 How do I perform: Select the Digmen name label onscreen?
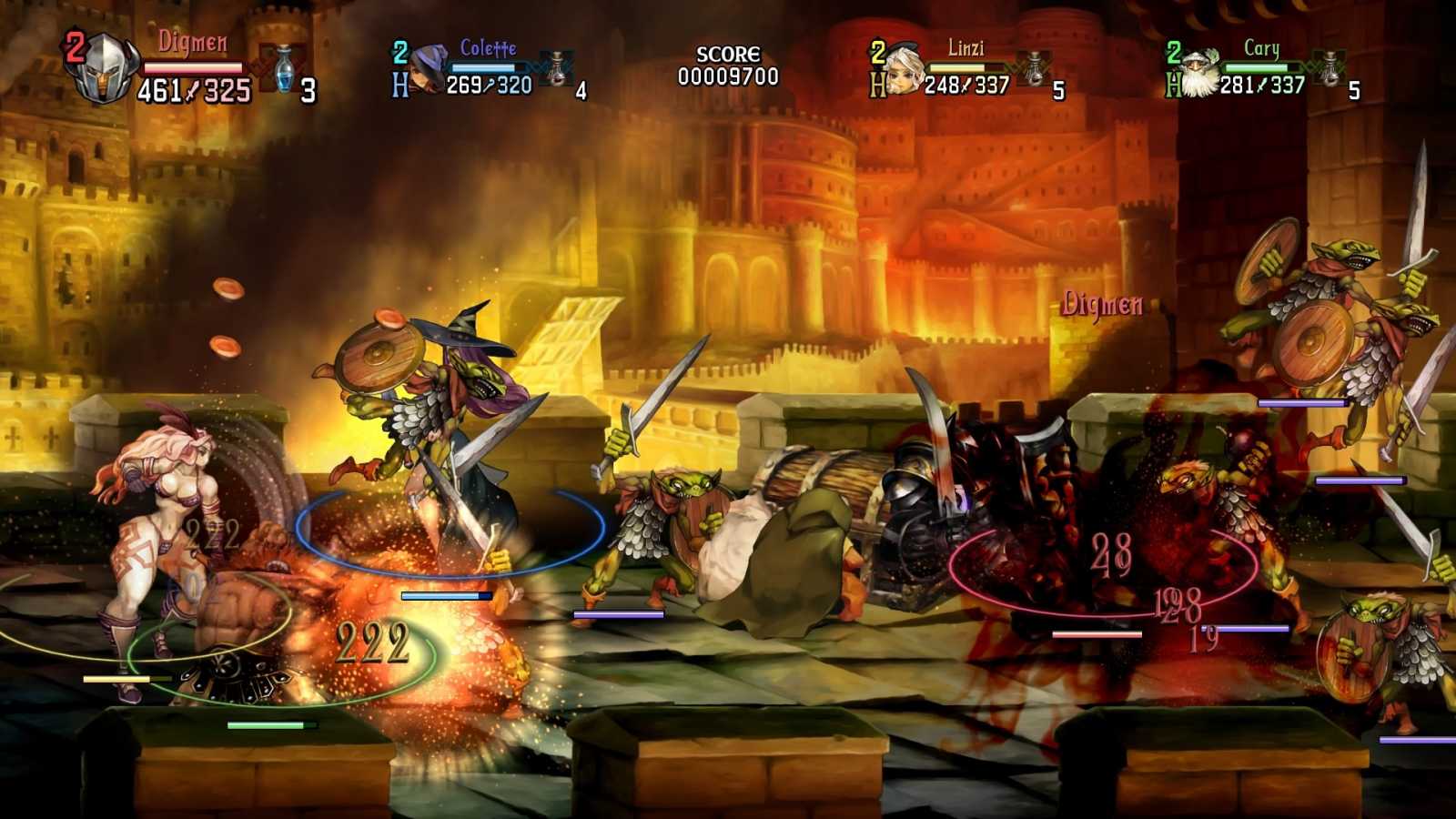(1102, 301)
